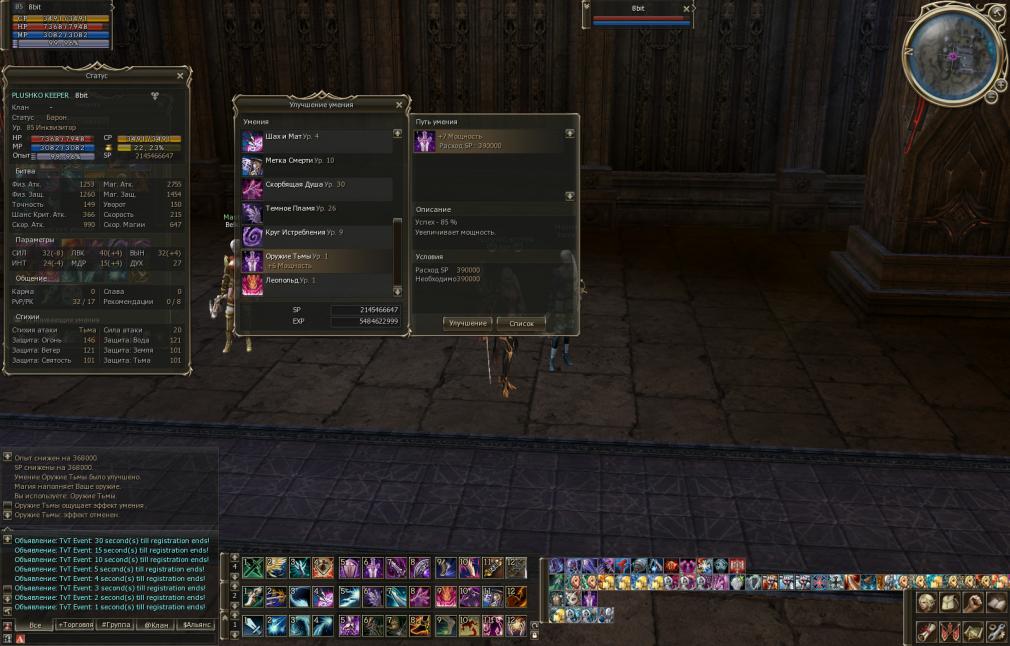Open the inventory bag icon
The image size is (1010, 646).
click(x=949, y=603)
